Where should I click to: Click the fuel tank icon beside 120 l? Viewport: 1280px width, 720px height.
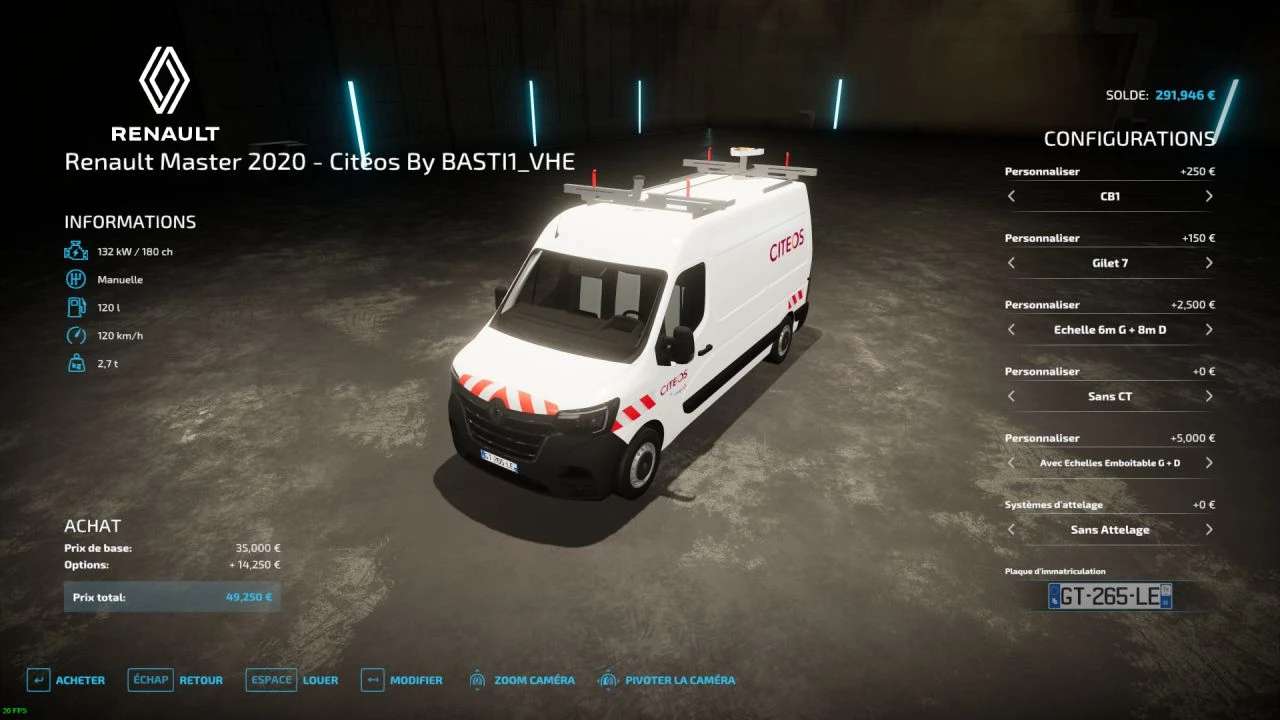pos(76,307)
